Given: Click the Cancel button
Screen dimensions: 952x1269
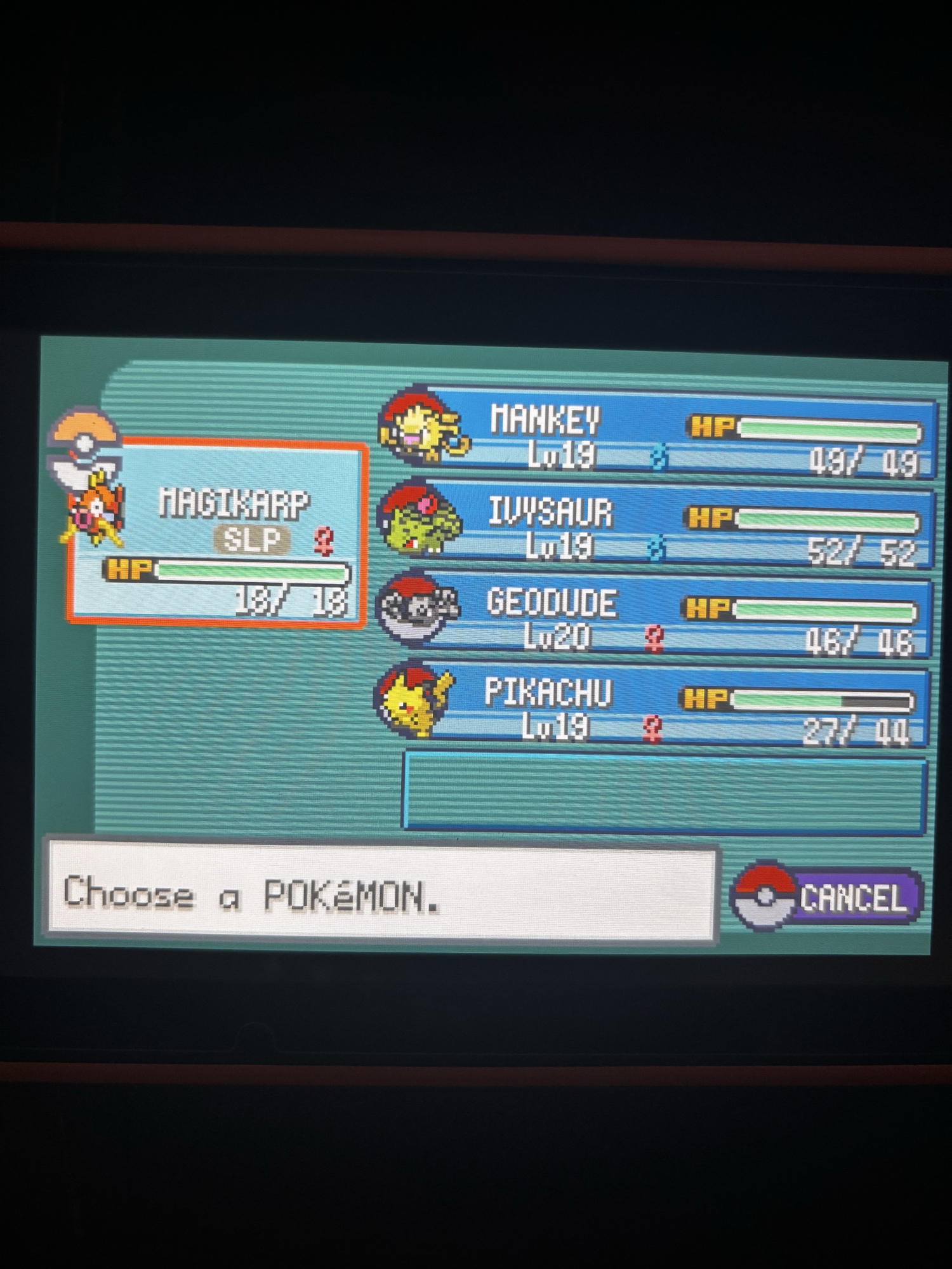Looking at the screenshot, I should (828, 896).
